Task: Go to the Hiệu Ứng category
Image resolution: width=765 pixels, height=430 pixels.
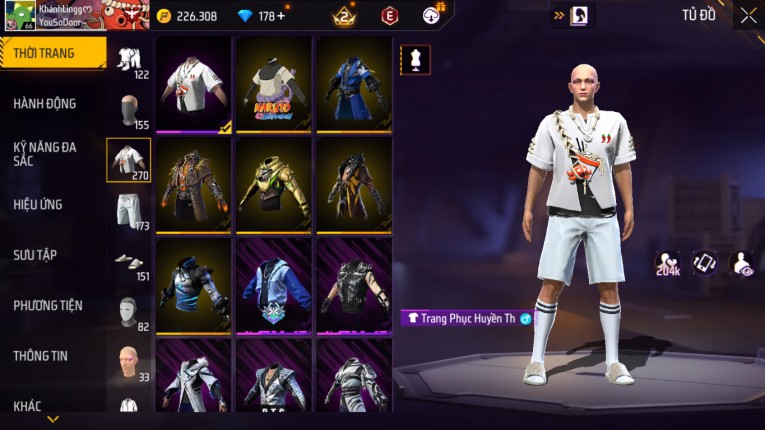Action: [x=38, y=205]
